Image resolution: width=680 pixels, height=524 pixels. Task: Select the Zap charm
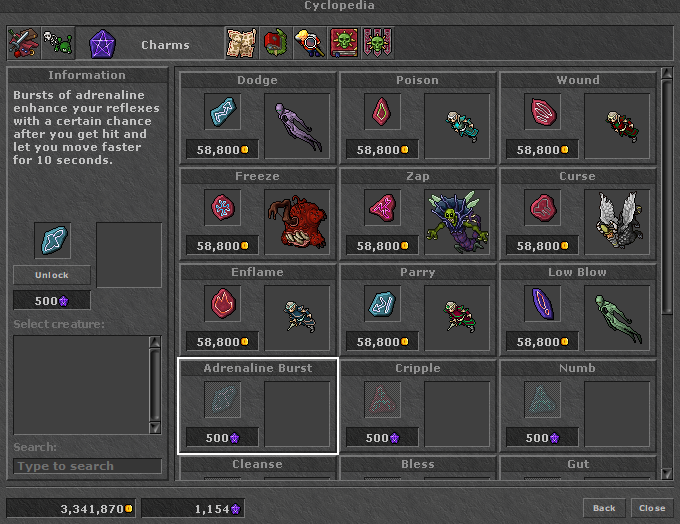(x=418, y=212)
